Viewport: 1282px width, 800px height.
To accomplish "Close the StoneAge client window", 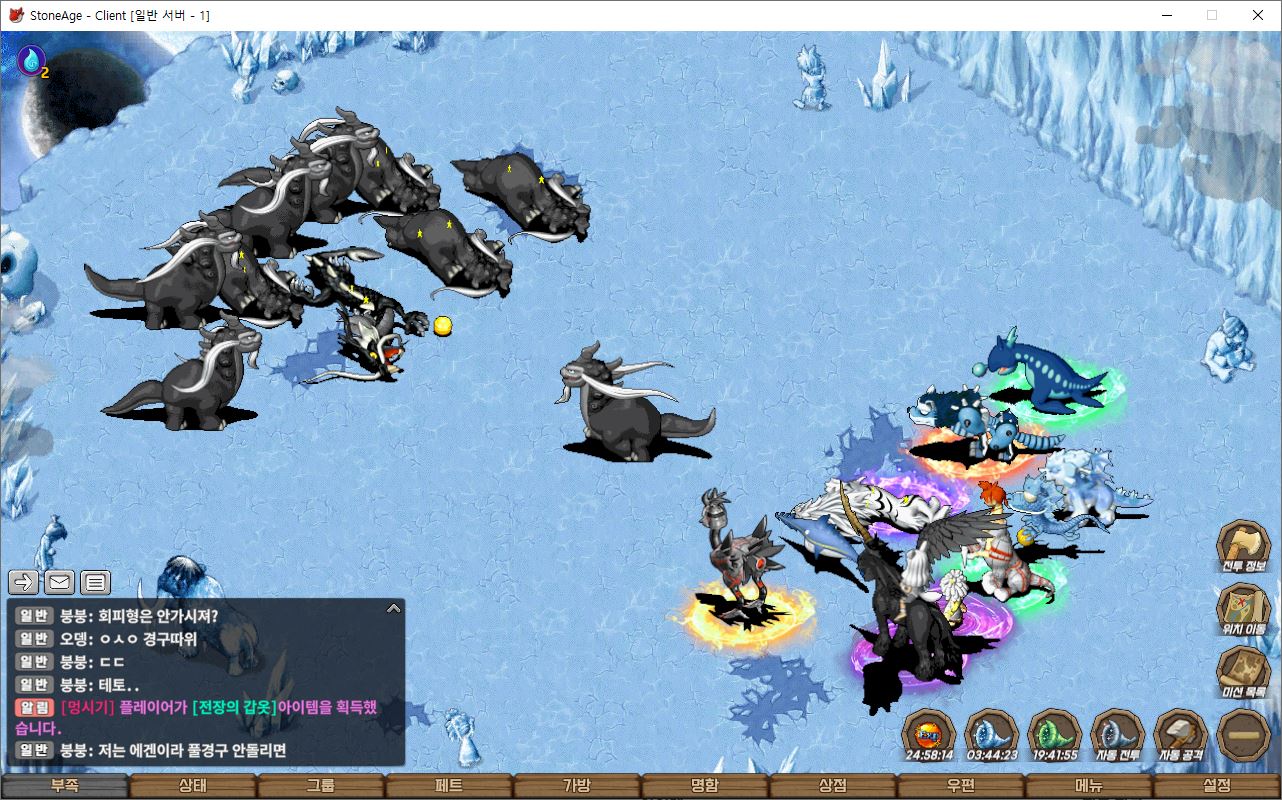I will coord(1258,15).
